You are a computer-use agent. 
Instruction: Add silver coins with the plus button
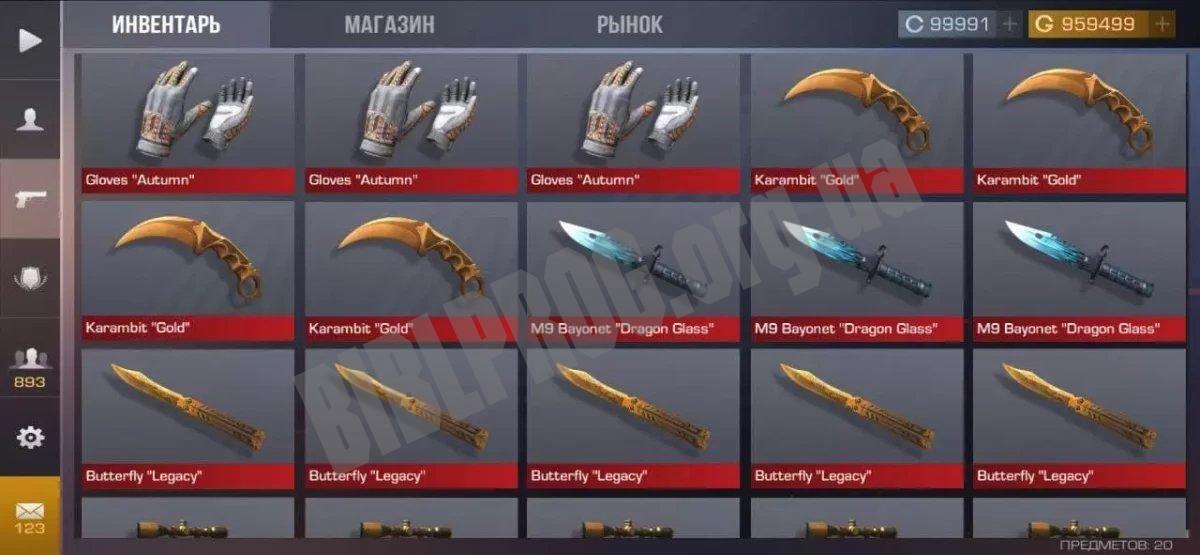pyautogui.click(x=1010, y=24)
